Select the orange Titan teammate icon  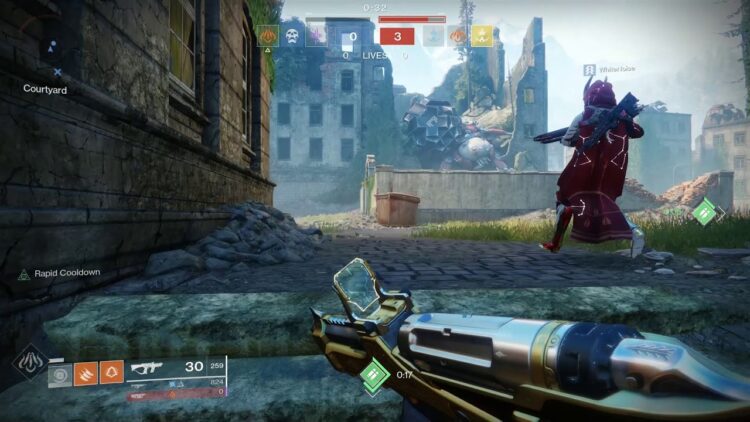[x=268, y=37]
